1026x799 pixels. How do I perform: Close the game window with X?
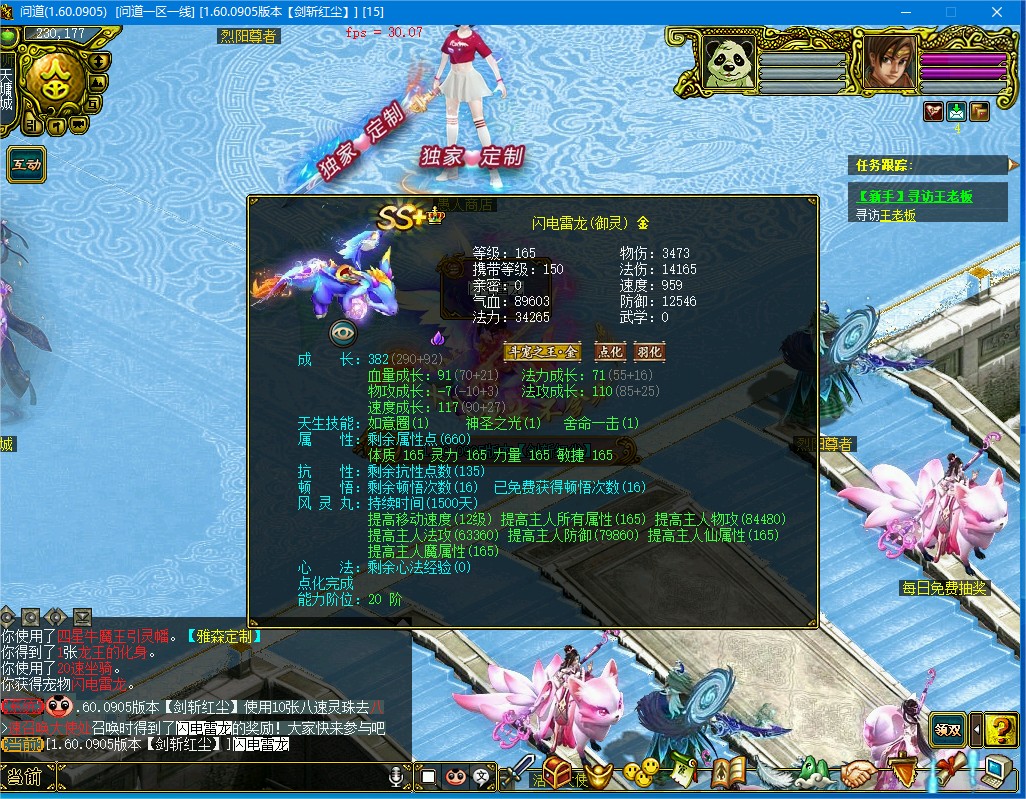[x=996, y=12]
